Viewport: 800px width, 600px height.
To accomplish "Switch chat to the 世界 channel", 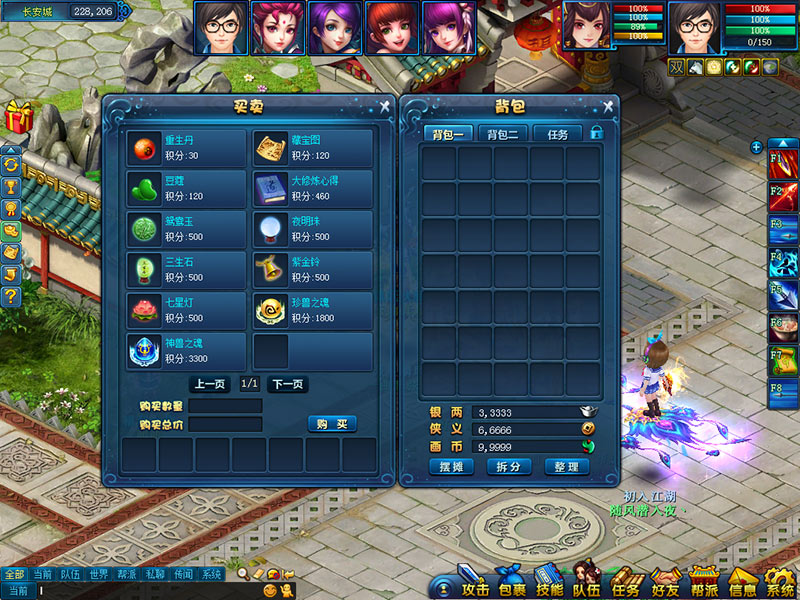I will 98,575.
